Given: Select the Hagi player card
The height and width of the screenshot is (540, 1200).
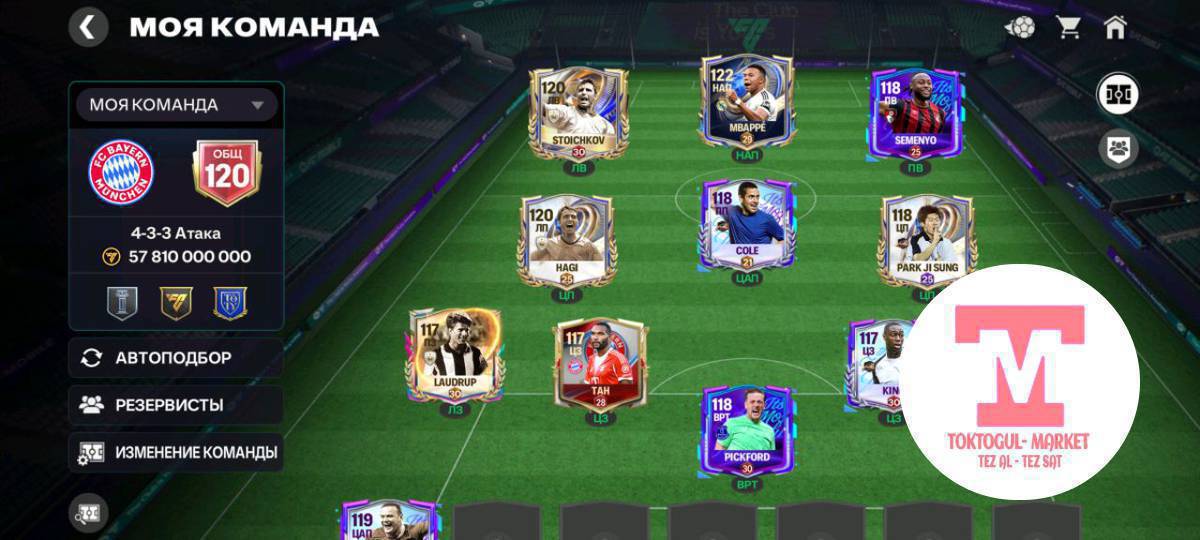Looking at the screenshot, I should (567, 240).
